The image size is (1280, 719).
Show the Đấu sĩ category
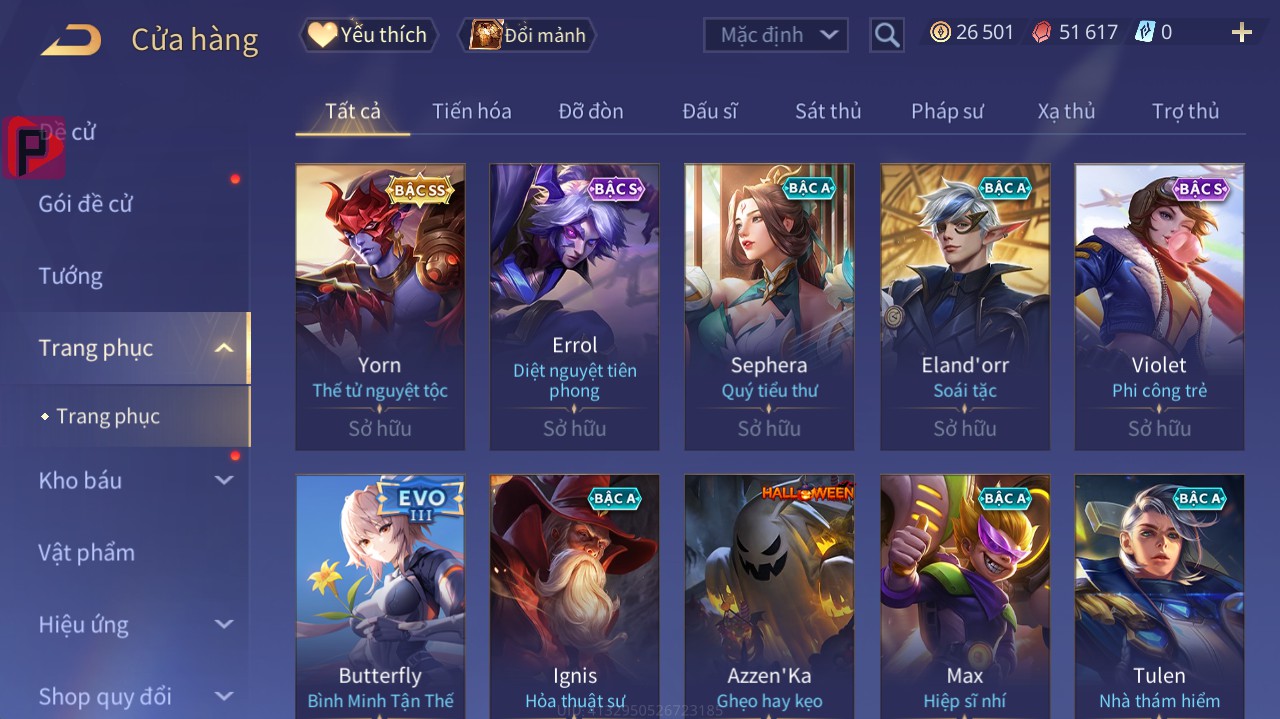tap(709, 111)
